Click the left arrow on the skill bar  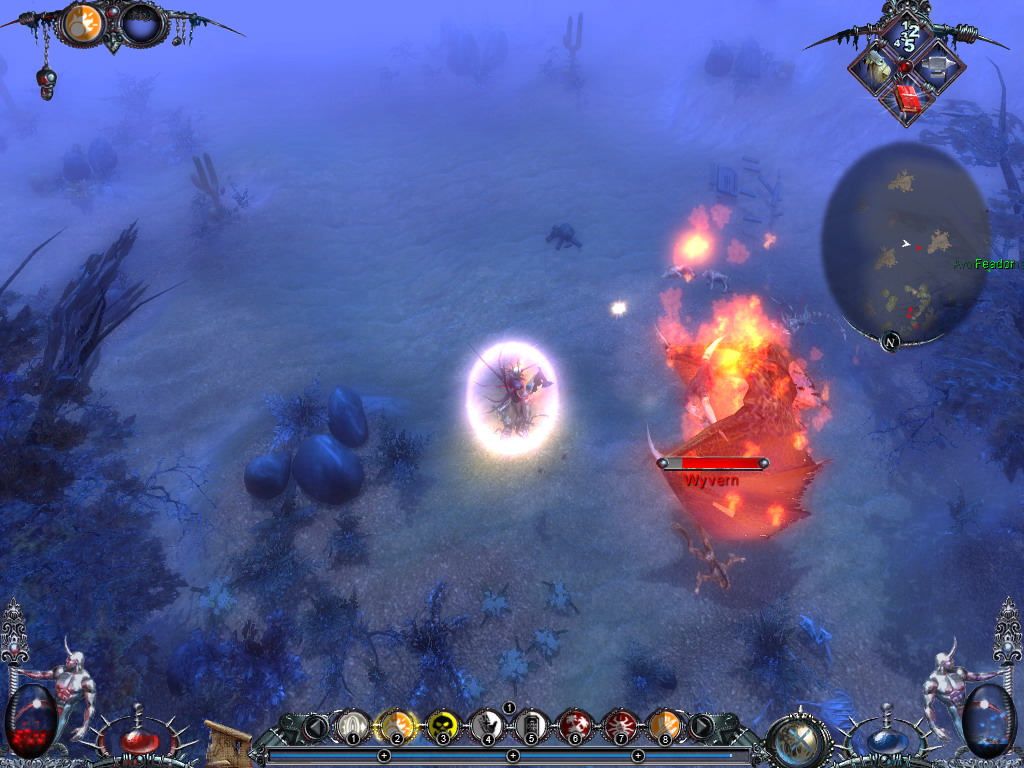tap(316, 727)
